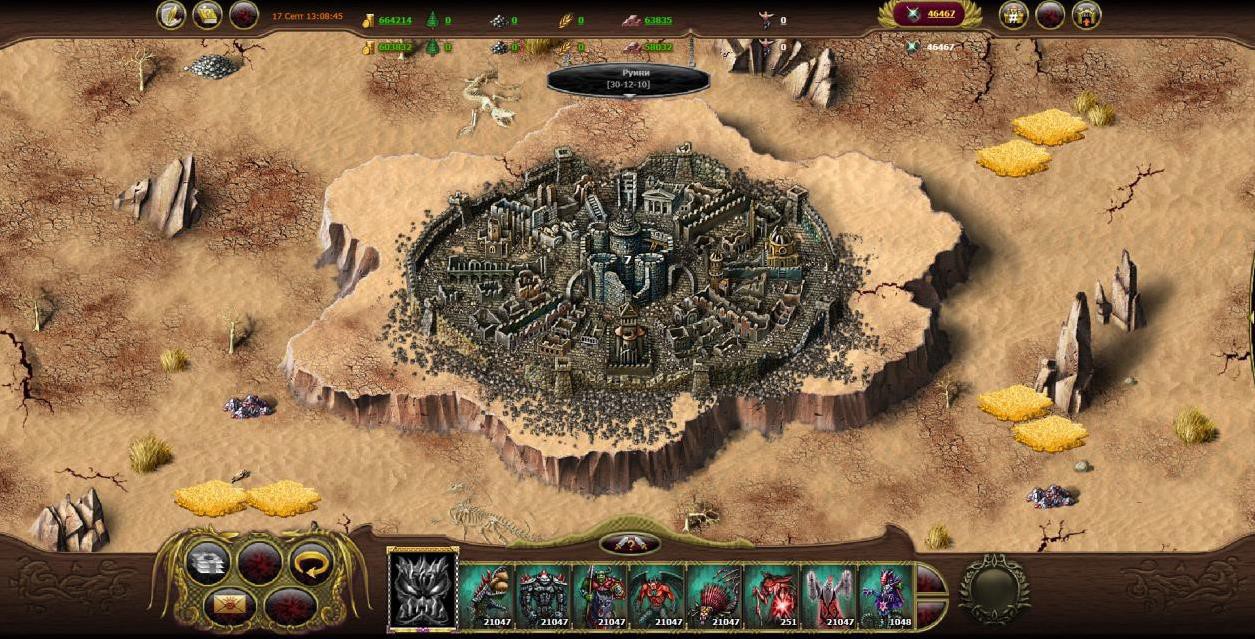This screenshot has width=1255, height=639.
Task: Open the mail envelope button
Action: pyautogui.click(x=226, y=604)
